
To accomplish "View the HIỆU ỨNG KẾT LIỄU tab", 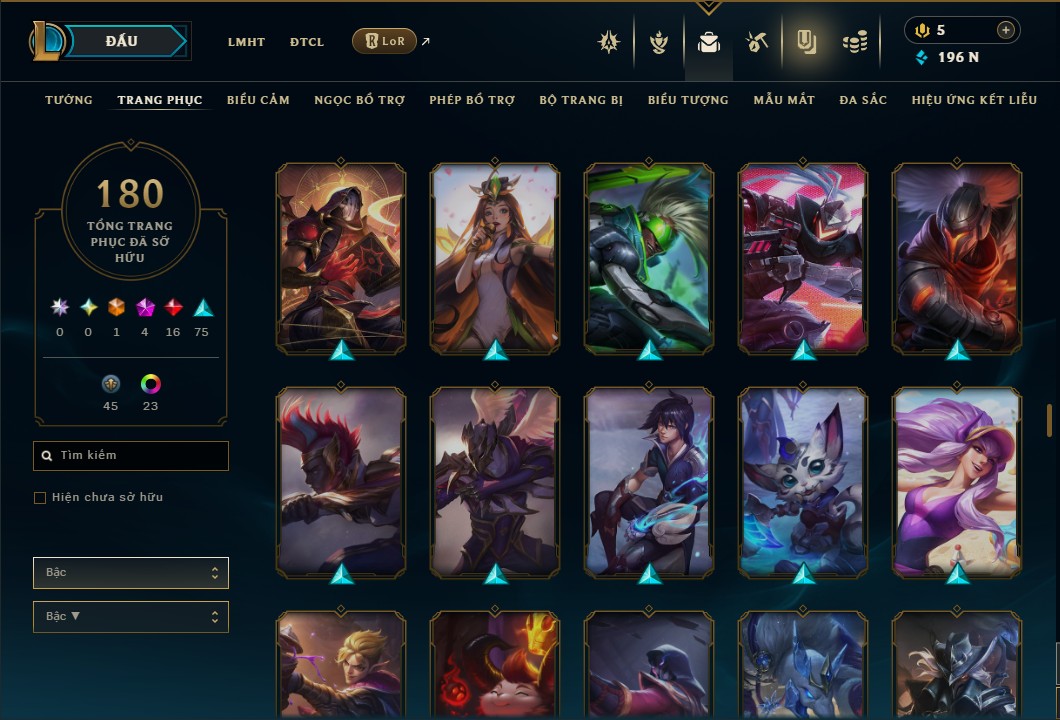I will [974, 100].
